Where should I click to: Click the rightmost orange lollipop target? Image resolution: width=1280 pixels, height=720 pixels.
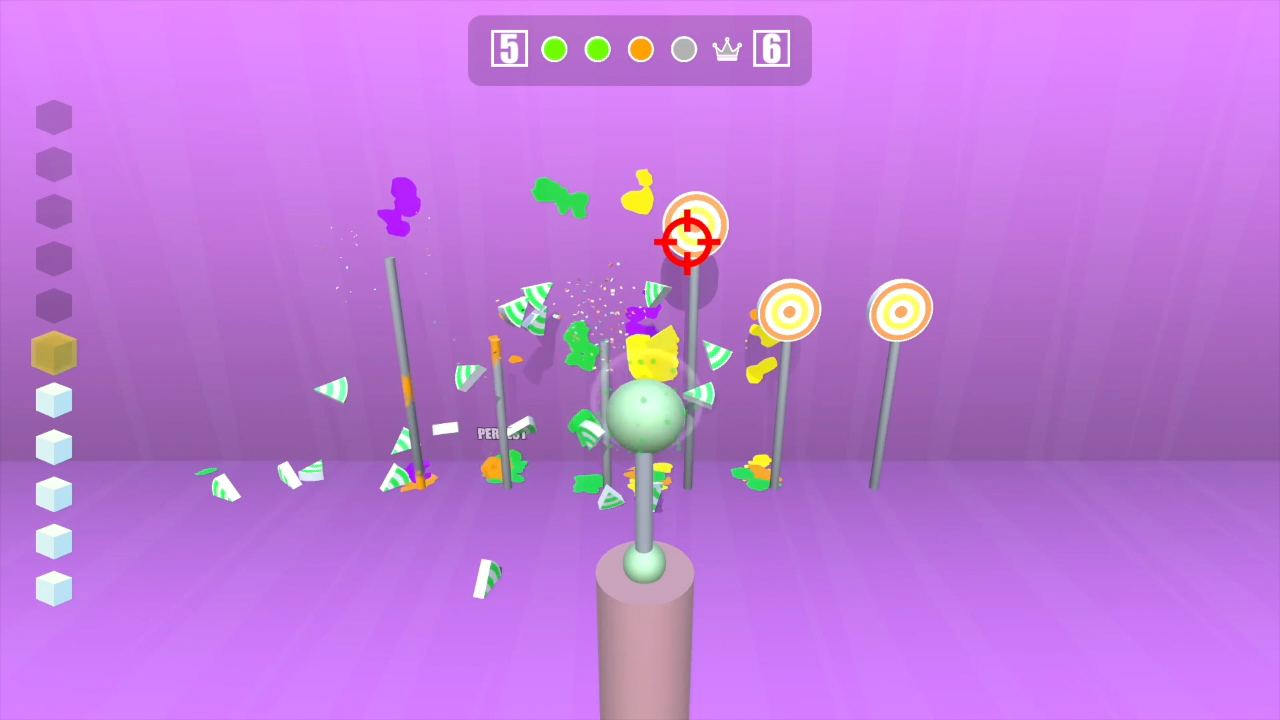point(900,310)
